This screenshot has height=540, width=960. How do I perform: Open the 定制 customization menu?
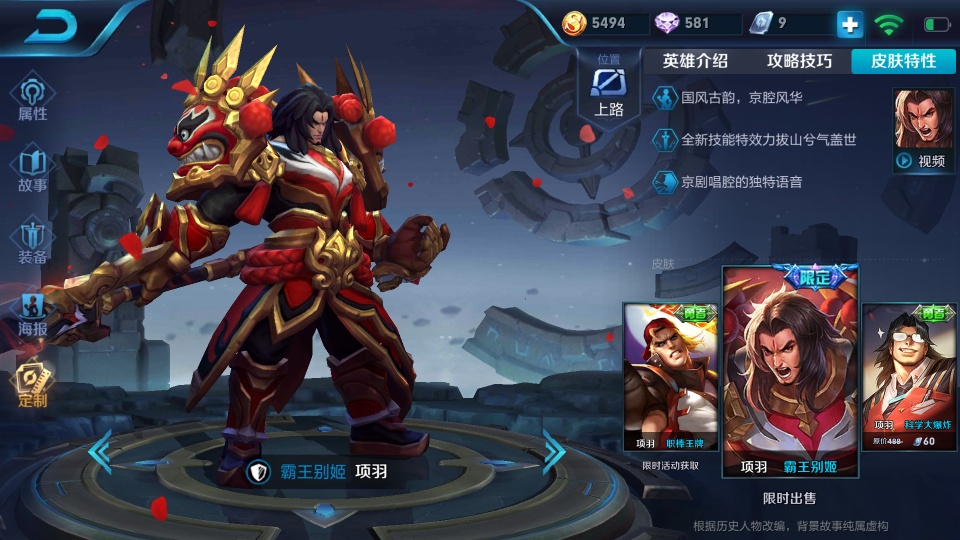click(x=32, y=385)
